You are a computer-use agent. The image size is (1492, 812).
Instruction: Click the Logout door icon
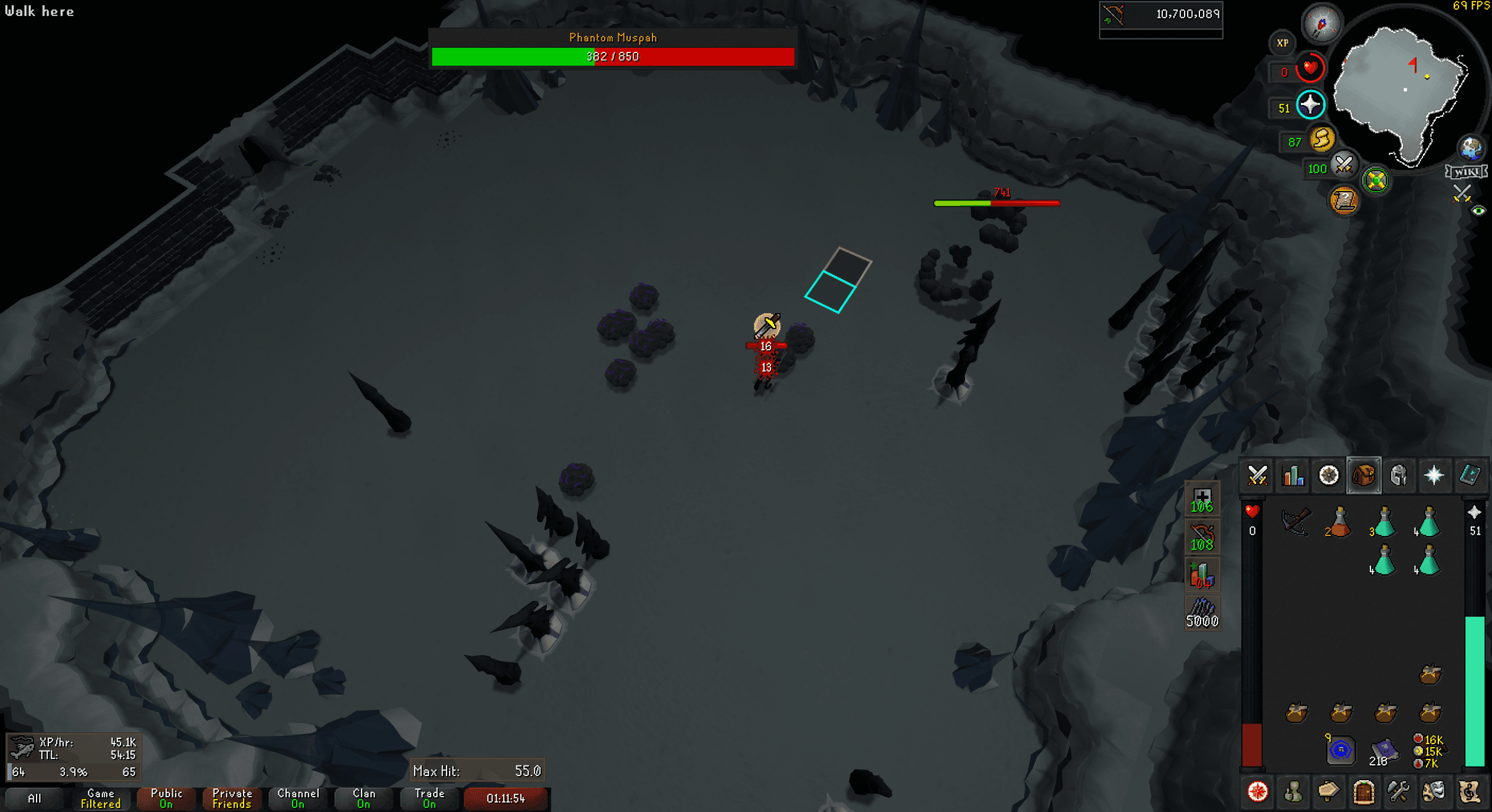point(1365,793)
